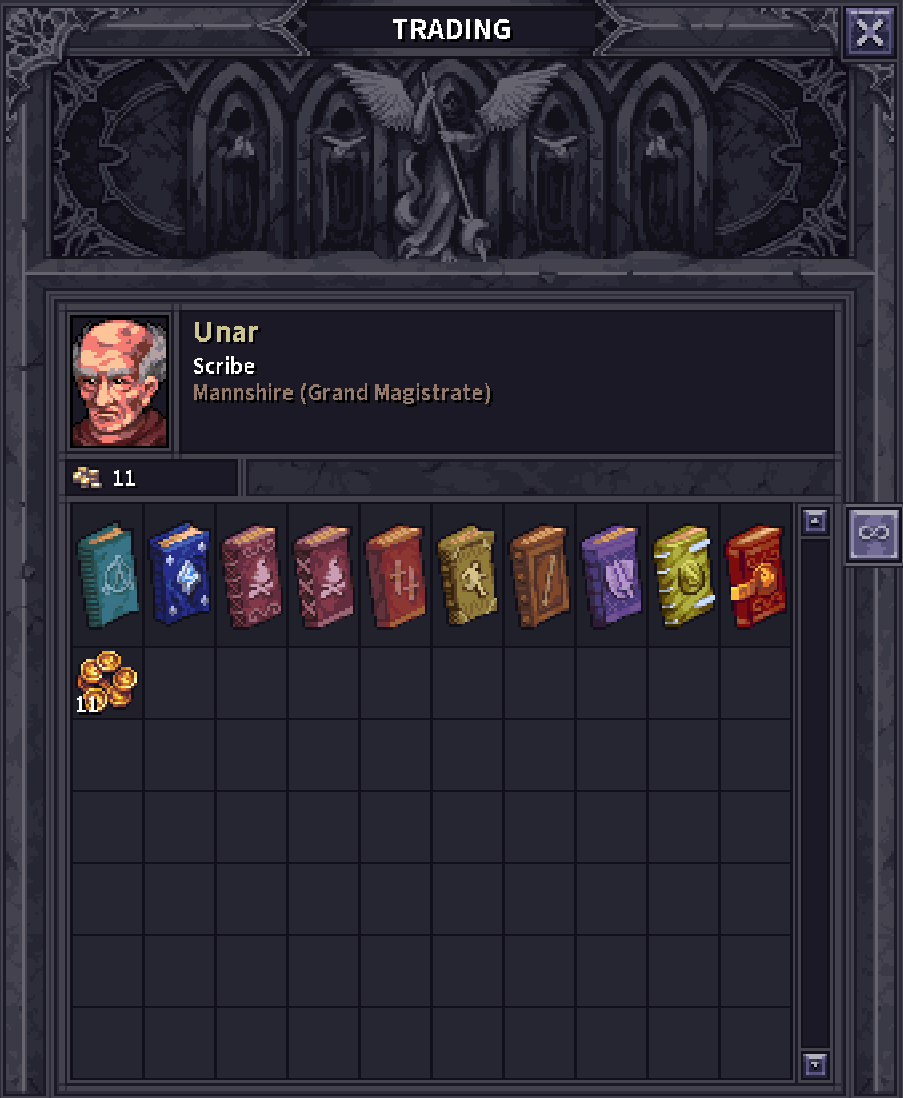Pick the blue crystal spellbook
The width and height of the screenshot is (903, 1098).
click(179, 575)
